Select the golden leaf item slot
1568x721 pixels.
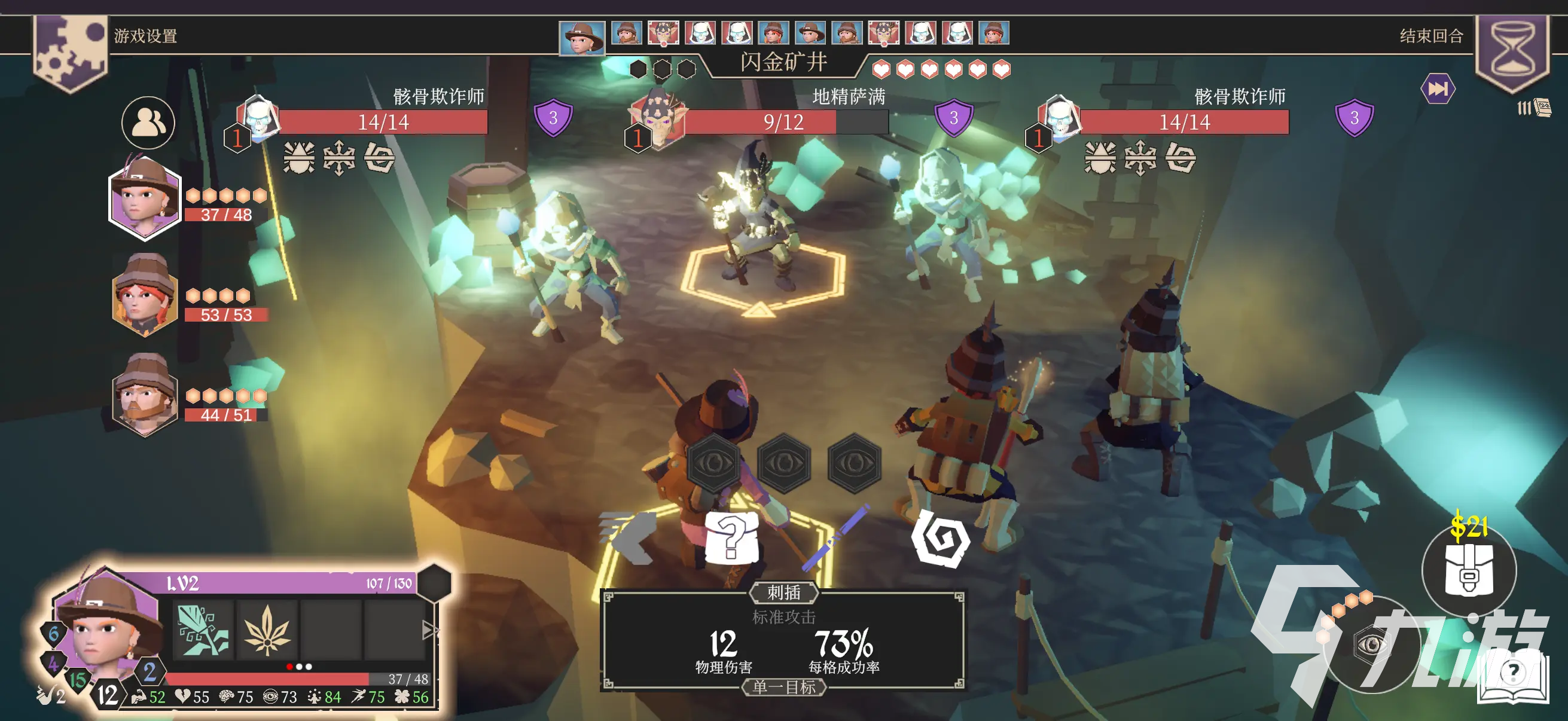point(267,630)
